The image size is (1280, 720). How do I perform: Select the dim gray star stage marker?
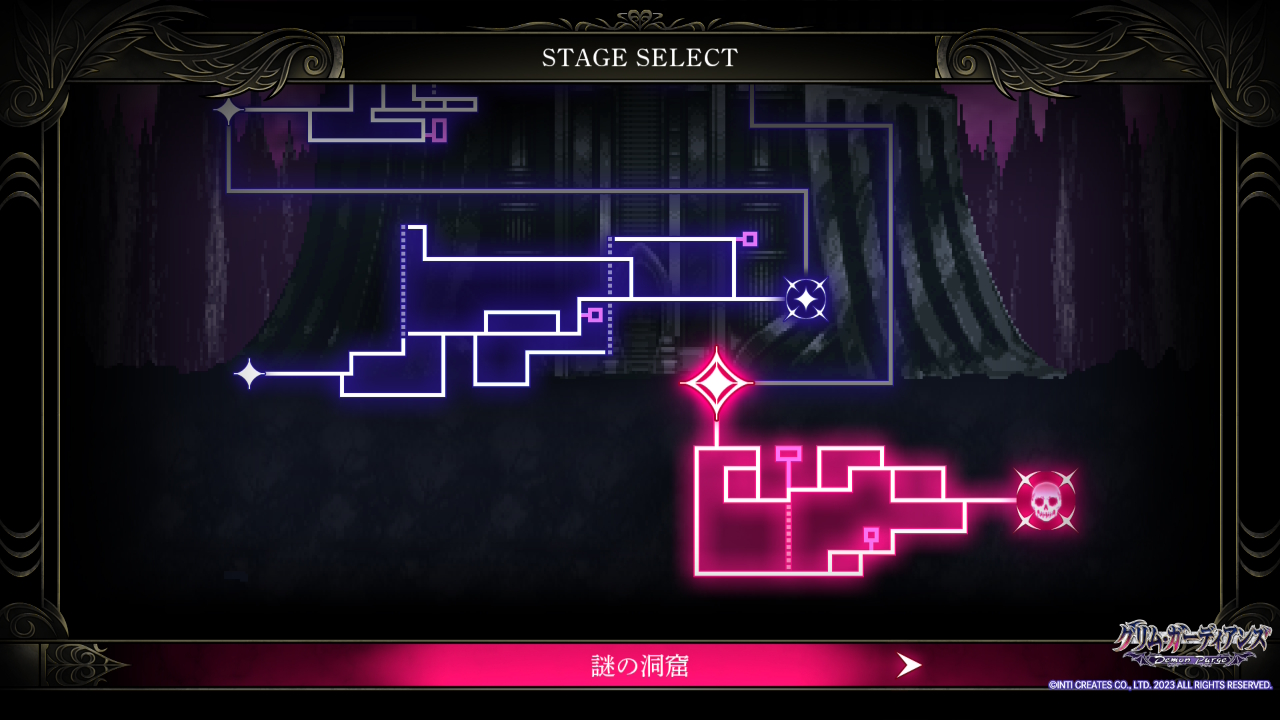(x=229, y=110)
